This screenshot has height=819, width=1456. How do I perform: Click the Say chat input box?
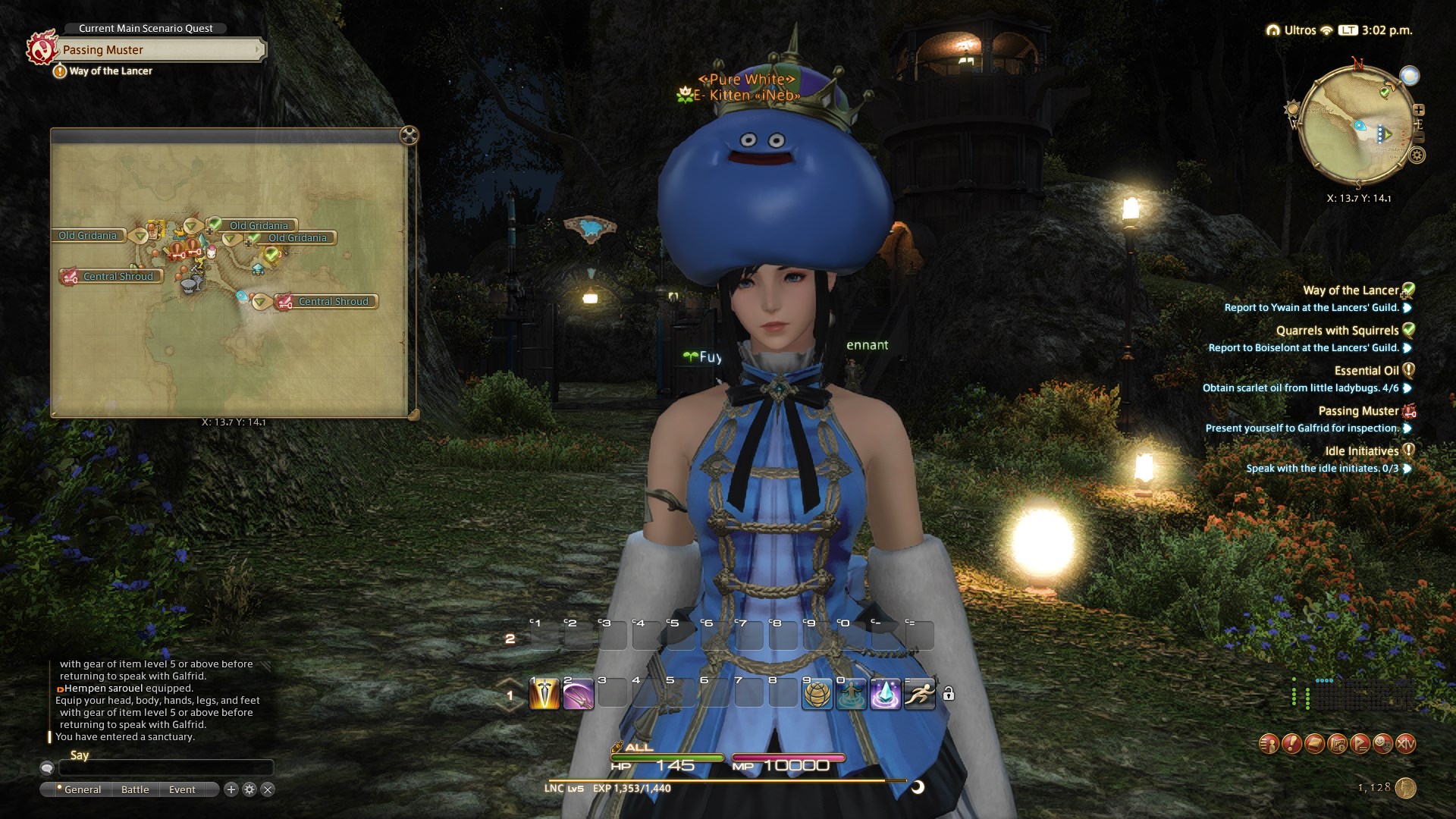(165, 768)
